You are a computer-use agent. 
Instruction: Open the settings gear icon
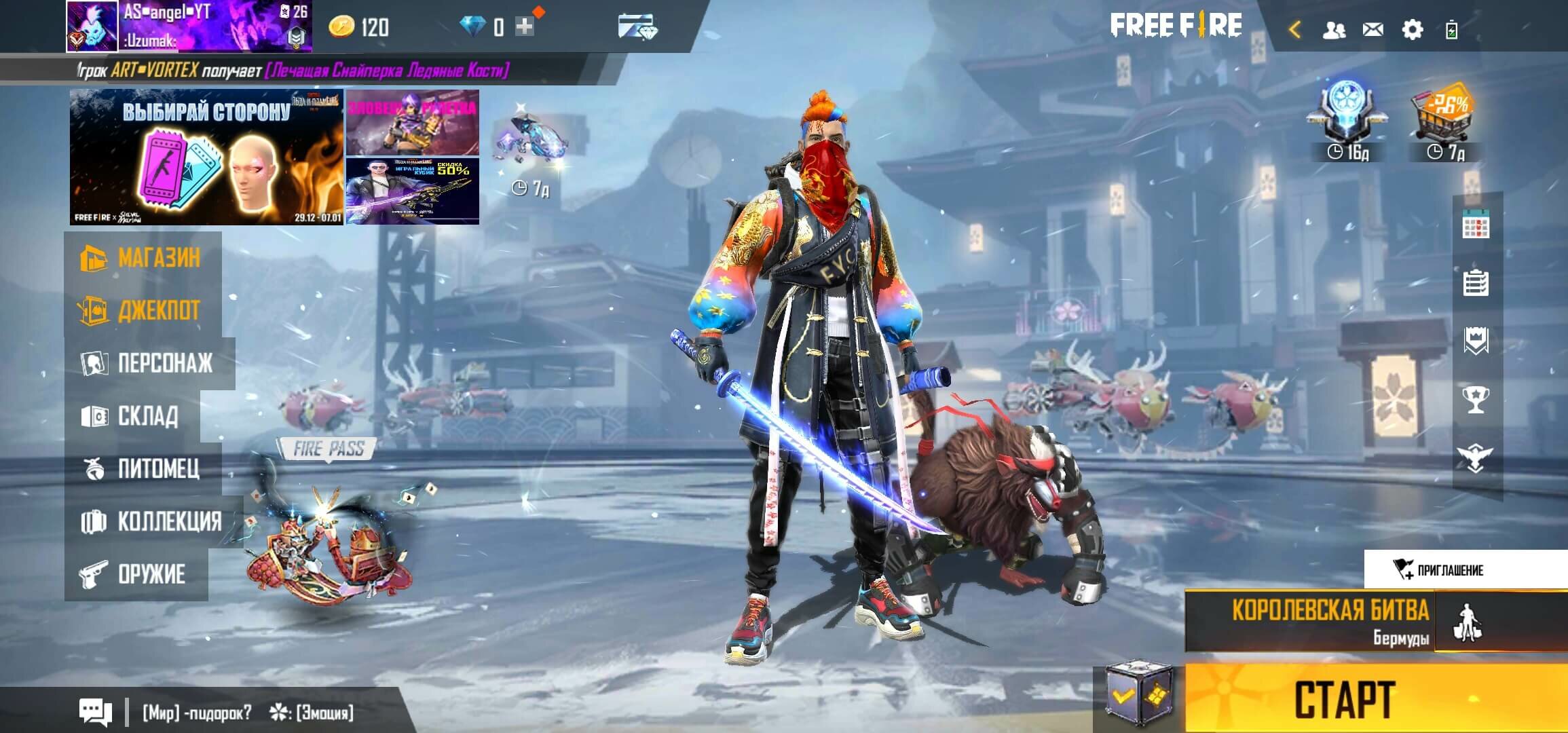tap(1412, 30)
